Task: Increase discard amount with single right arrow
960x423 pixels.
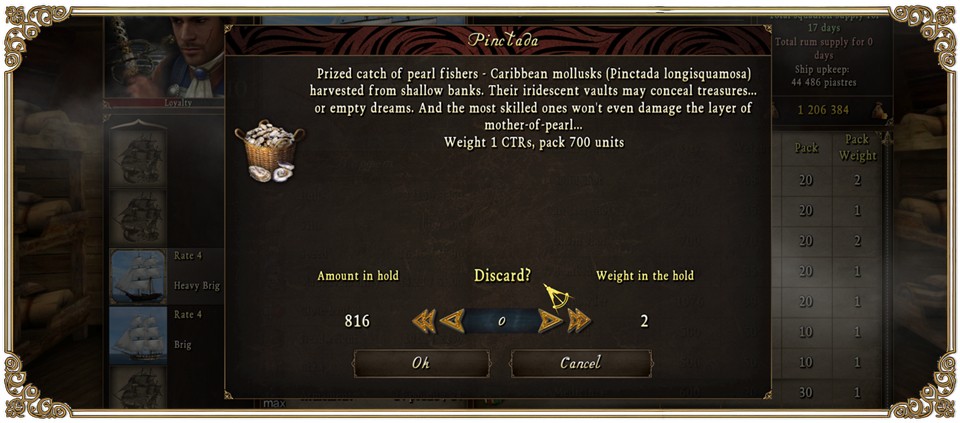Action: [550, 321]
